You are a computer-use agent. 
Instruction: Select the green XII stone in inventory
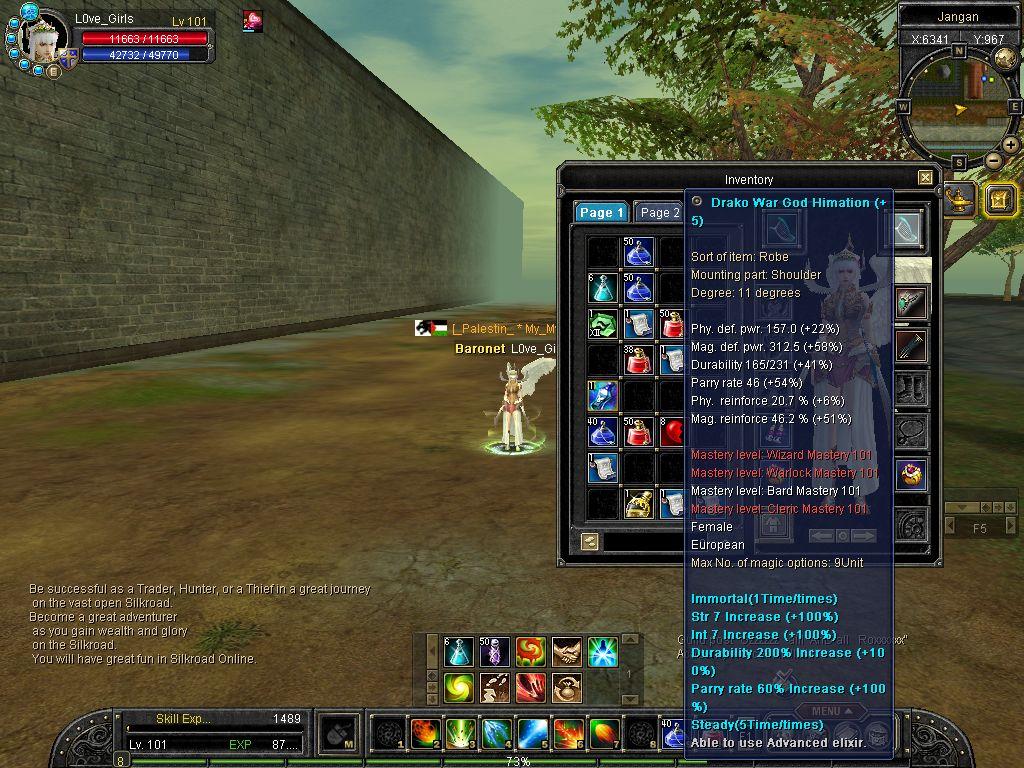tap(603, 324)
